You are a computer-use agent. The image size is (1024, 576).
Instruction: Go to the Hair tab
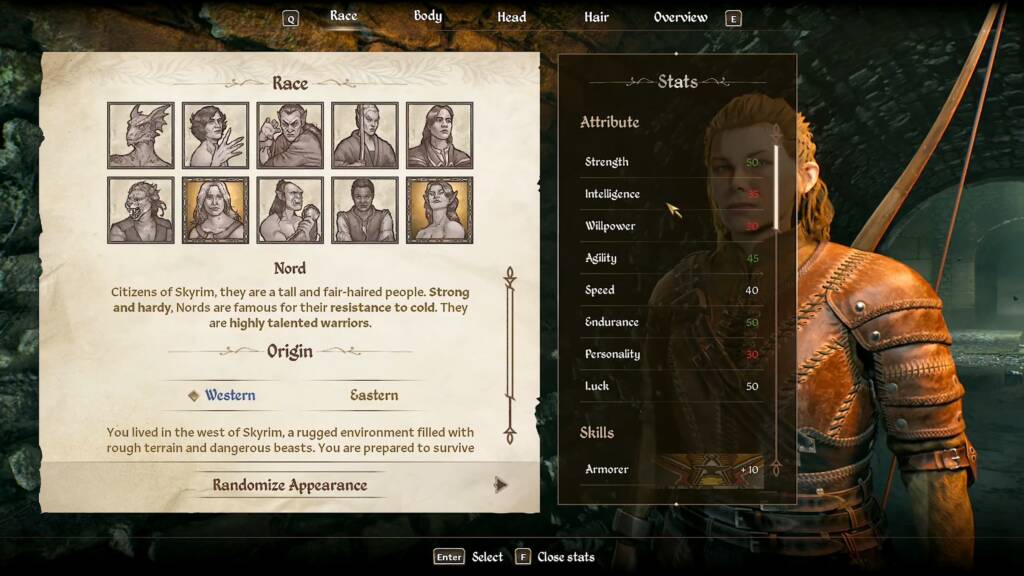point(597,17)
